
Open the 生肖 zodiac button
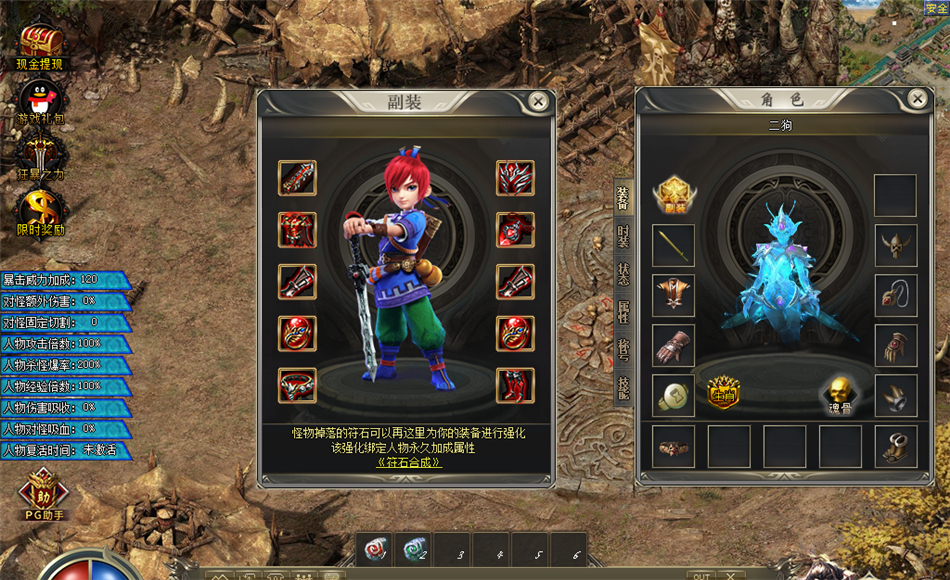[x=723, y=393]
